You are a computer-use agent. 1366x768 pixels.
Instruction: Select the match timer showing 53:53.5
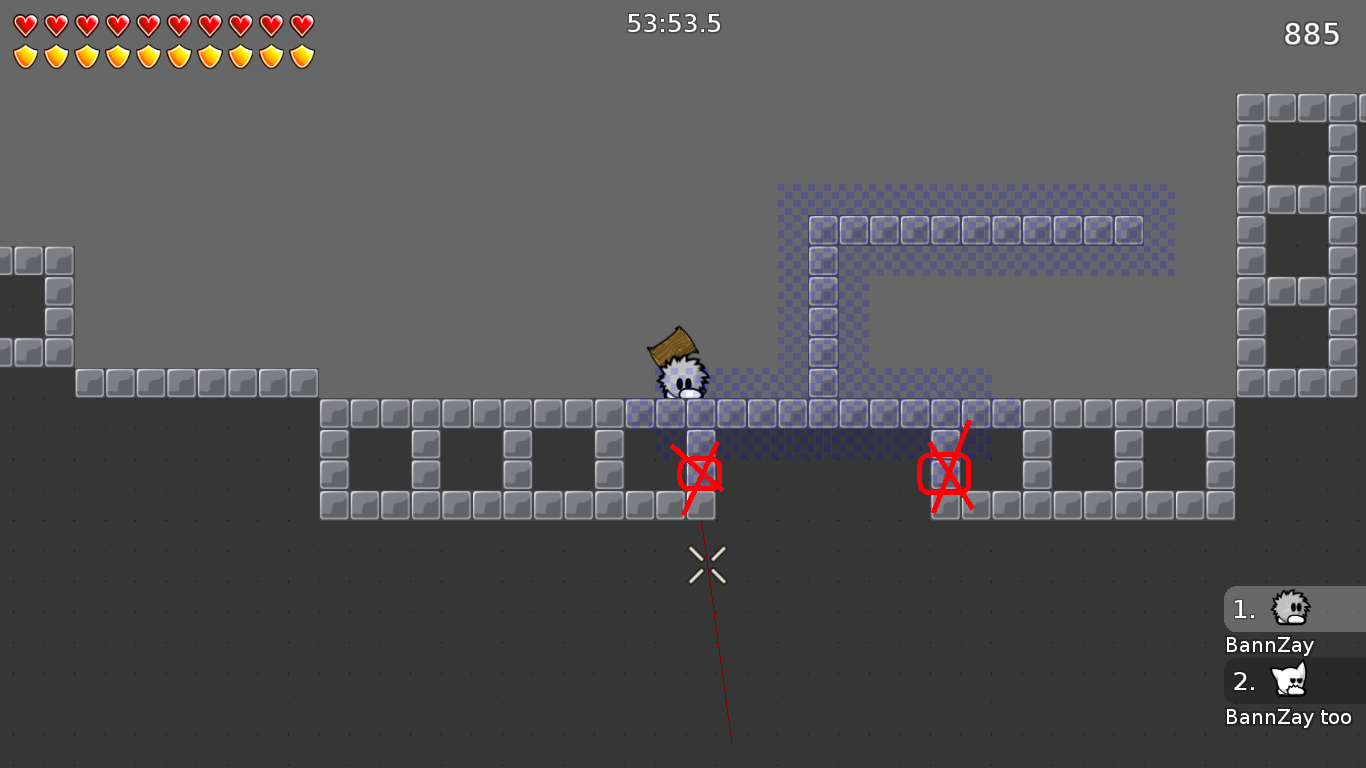[x=674, y=23]
